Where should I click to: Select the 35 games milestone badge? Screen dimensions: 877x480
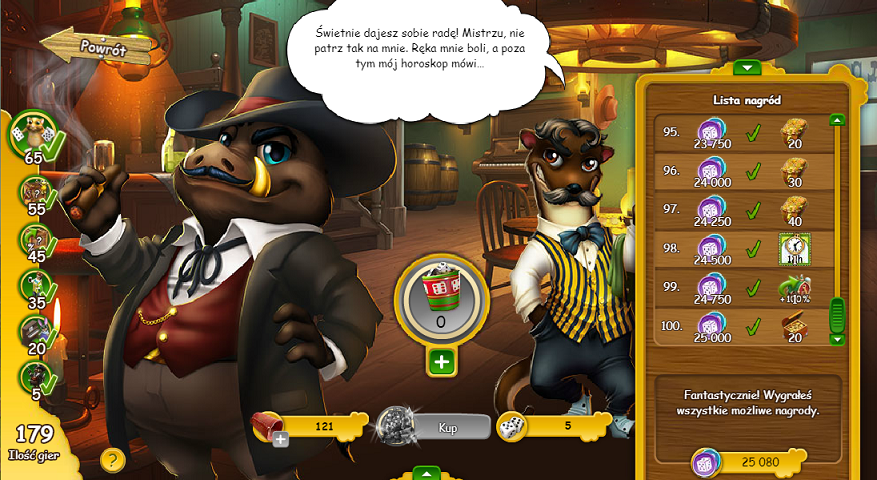pos(33,286)
